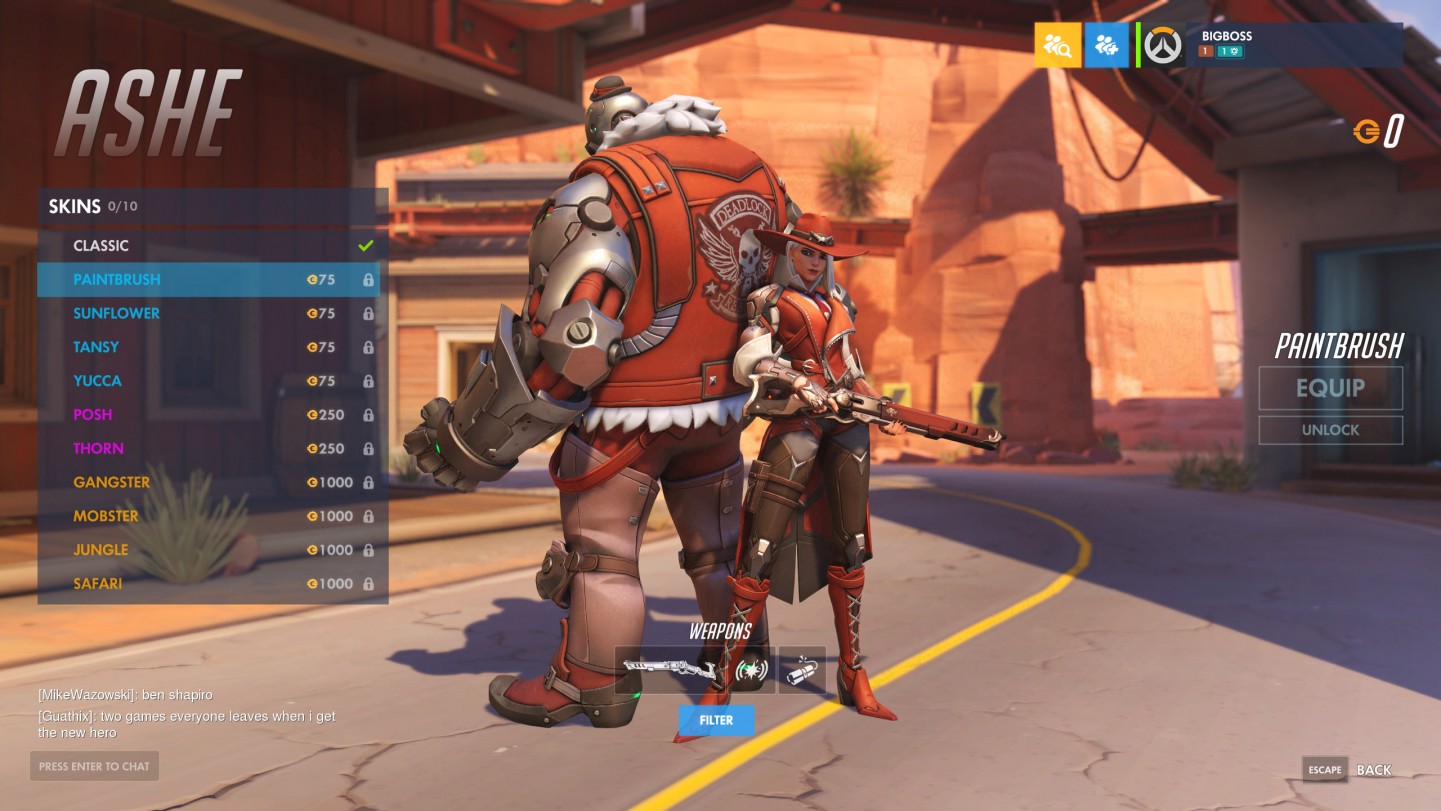Unlock the Paintbrush skin

[1330, 430]
